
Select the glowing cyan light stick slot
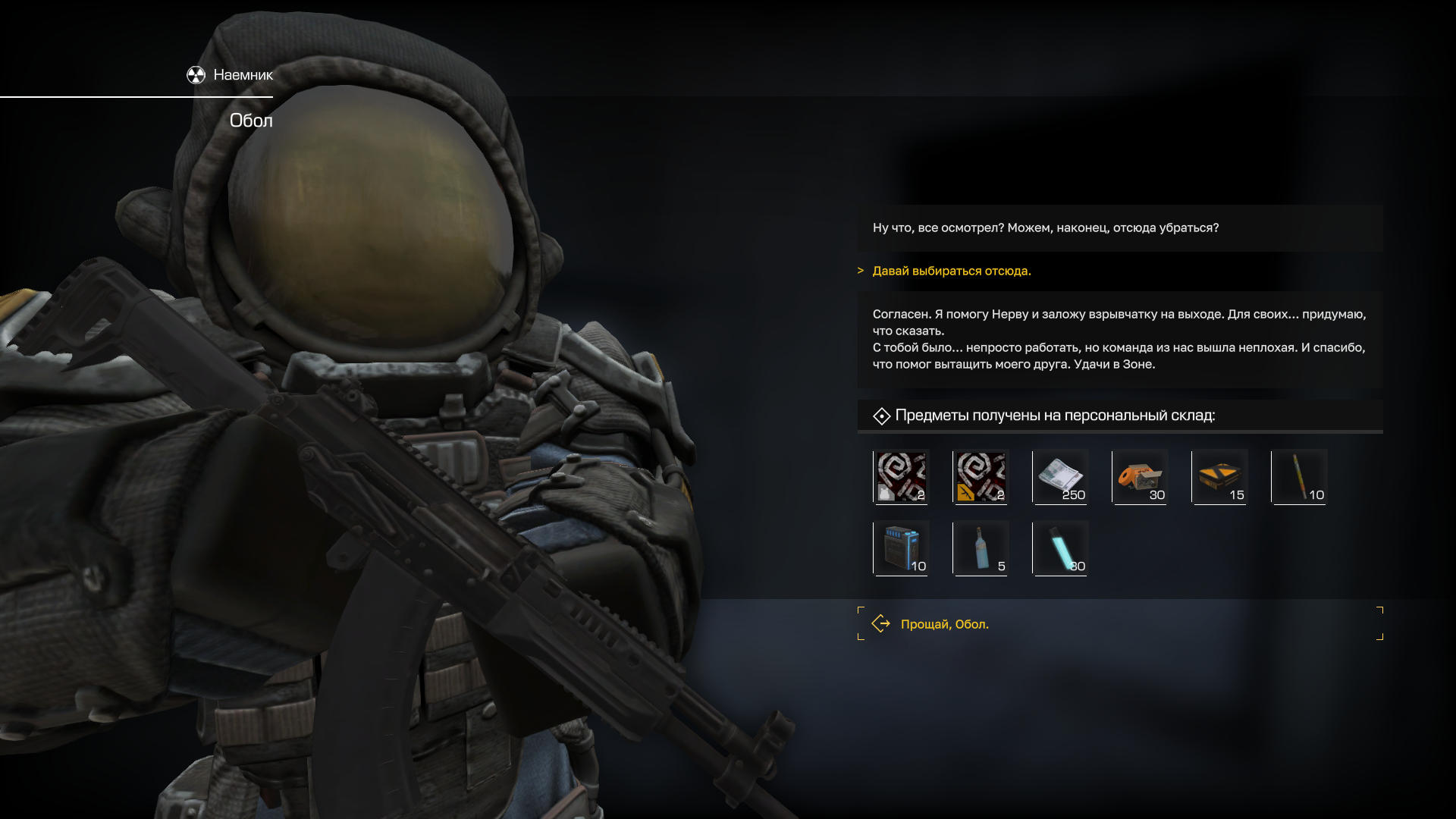(1061, 548)
